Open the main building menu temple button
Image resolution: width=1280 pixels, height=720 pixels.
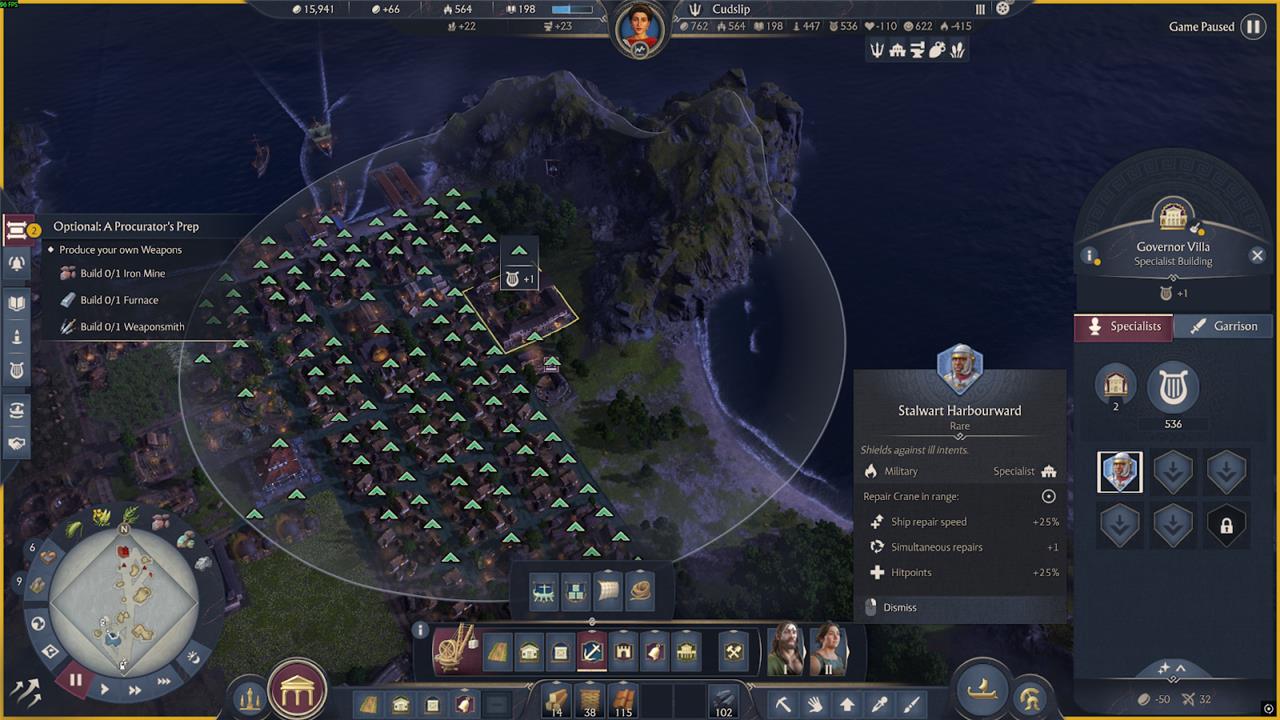[297, 689]
